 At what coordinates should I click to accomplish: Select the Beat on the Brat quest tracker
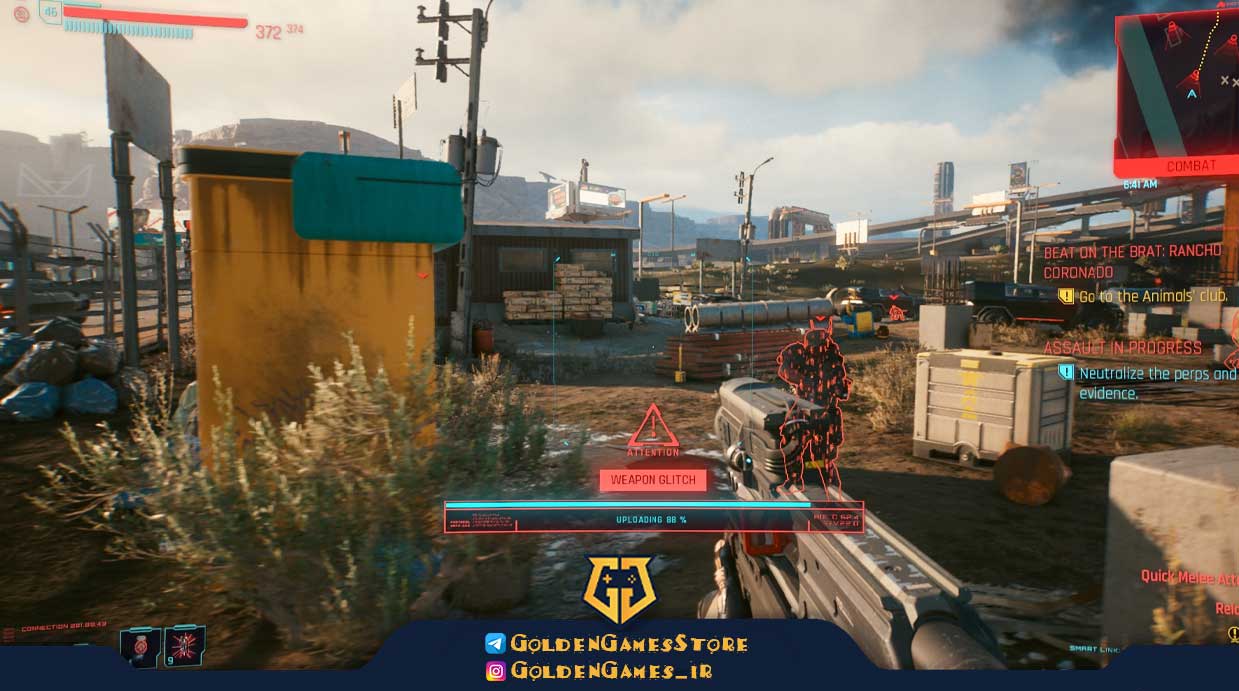[1132, 262]
